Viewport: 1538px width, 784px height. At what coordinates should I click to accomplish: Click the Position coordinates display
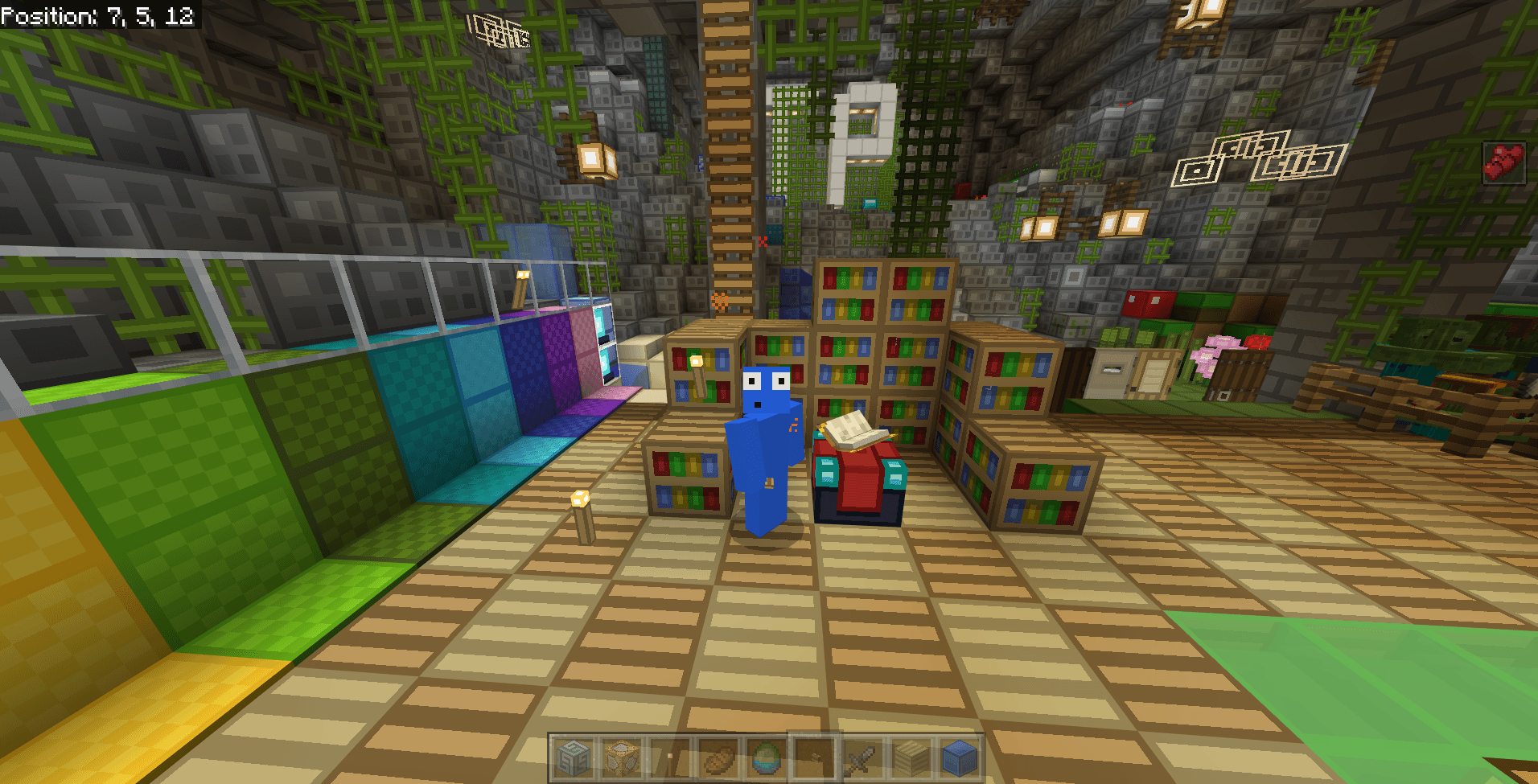(97, 16)
